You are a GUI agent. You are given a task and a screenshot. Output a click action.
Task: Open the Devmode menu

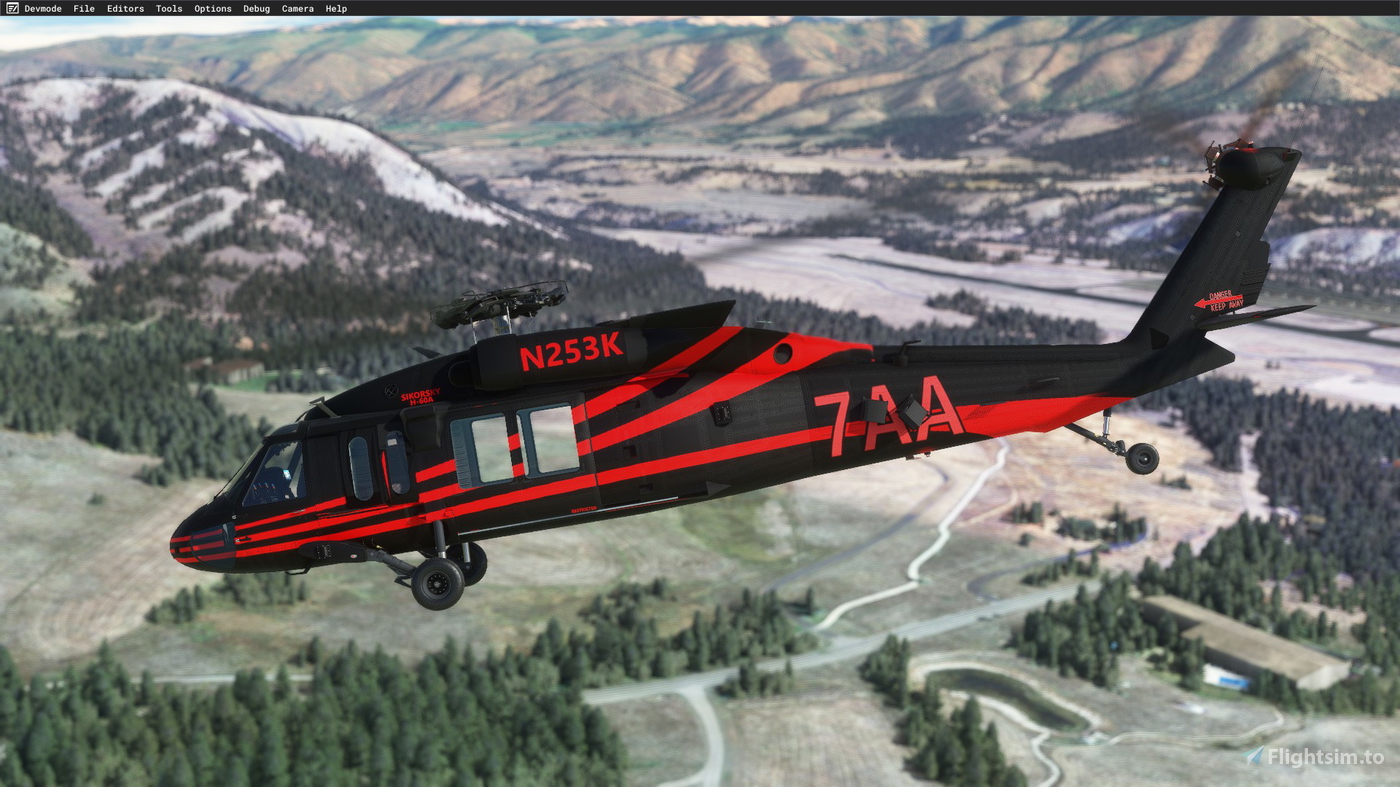(x=44, y=8)
